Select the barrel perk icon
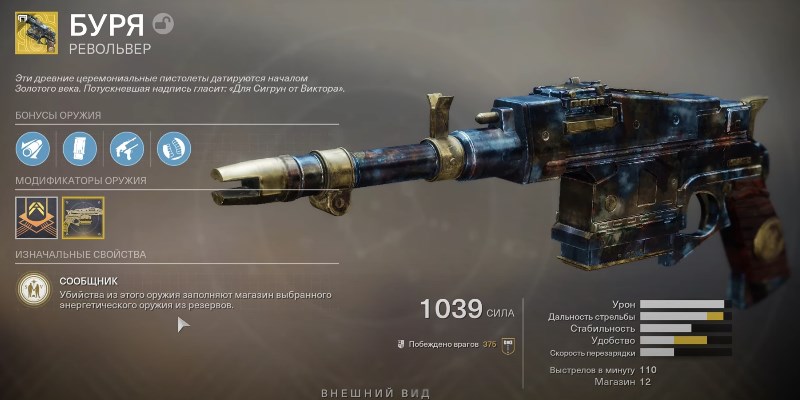 tap(32, 149)
